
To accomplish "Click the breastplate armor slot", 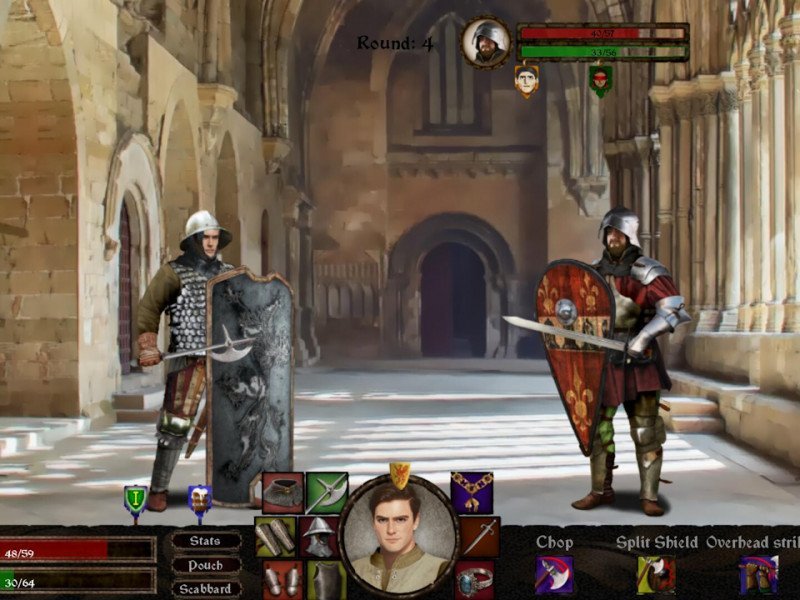I will click(326, 580).
